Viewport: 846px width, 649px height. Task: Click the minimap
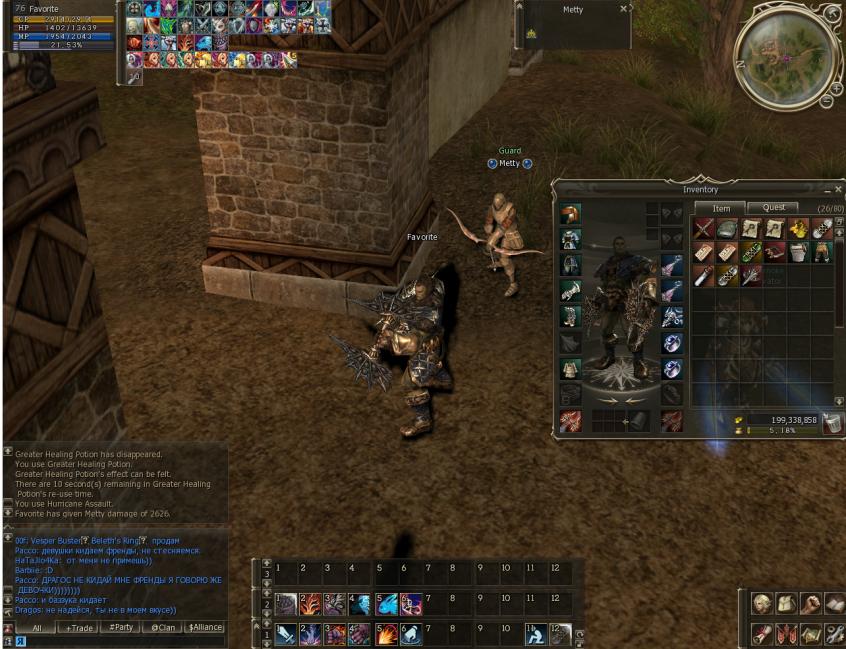pyautogui.click(x=785, y=54)
